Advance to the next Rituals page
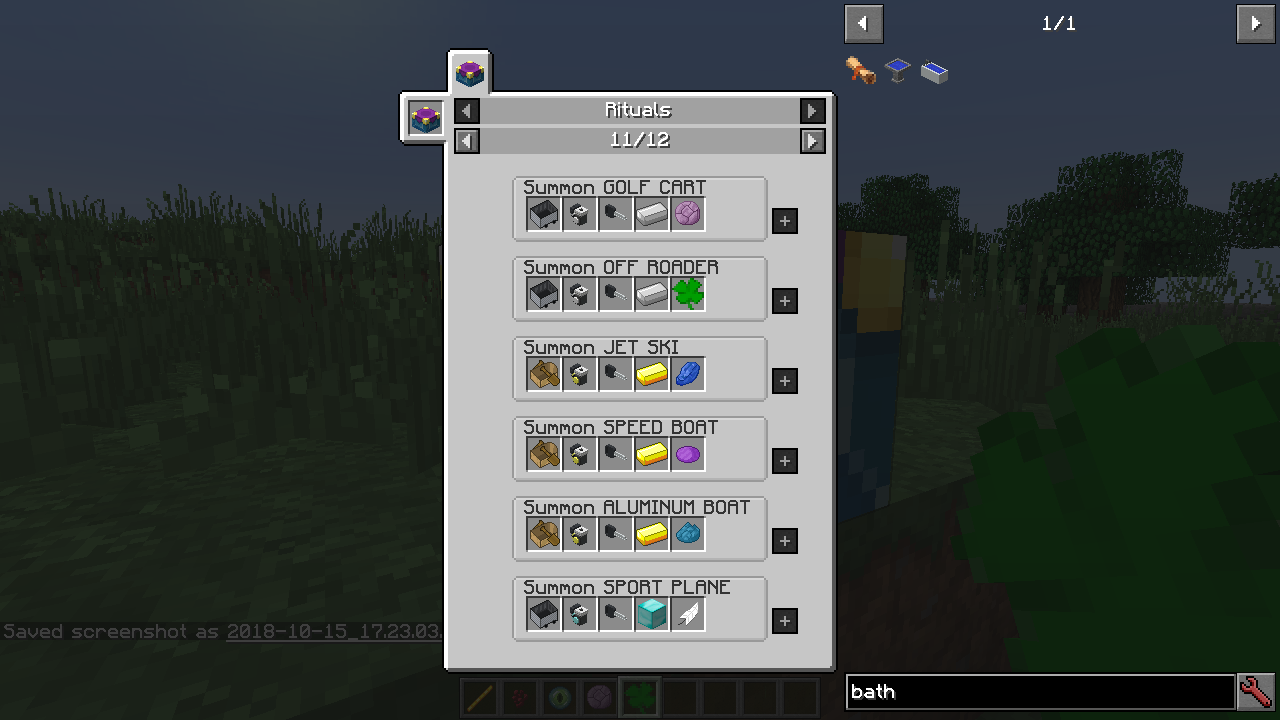The image size is (1280, 720). (x=812, y=141)
